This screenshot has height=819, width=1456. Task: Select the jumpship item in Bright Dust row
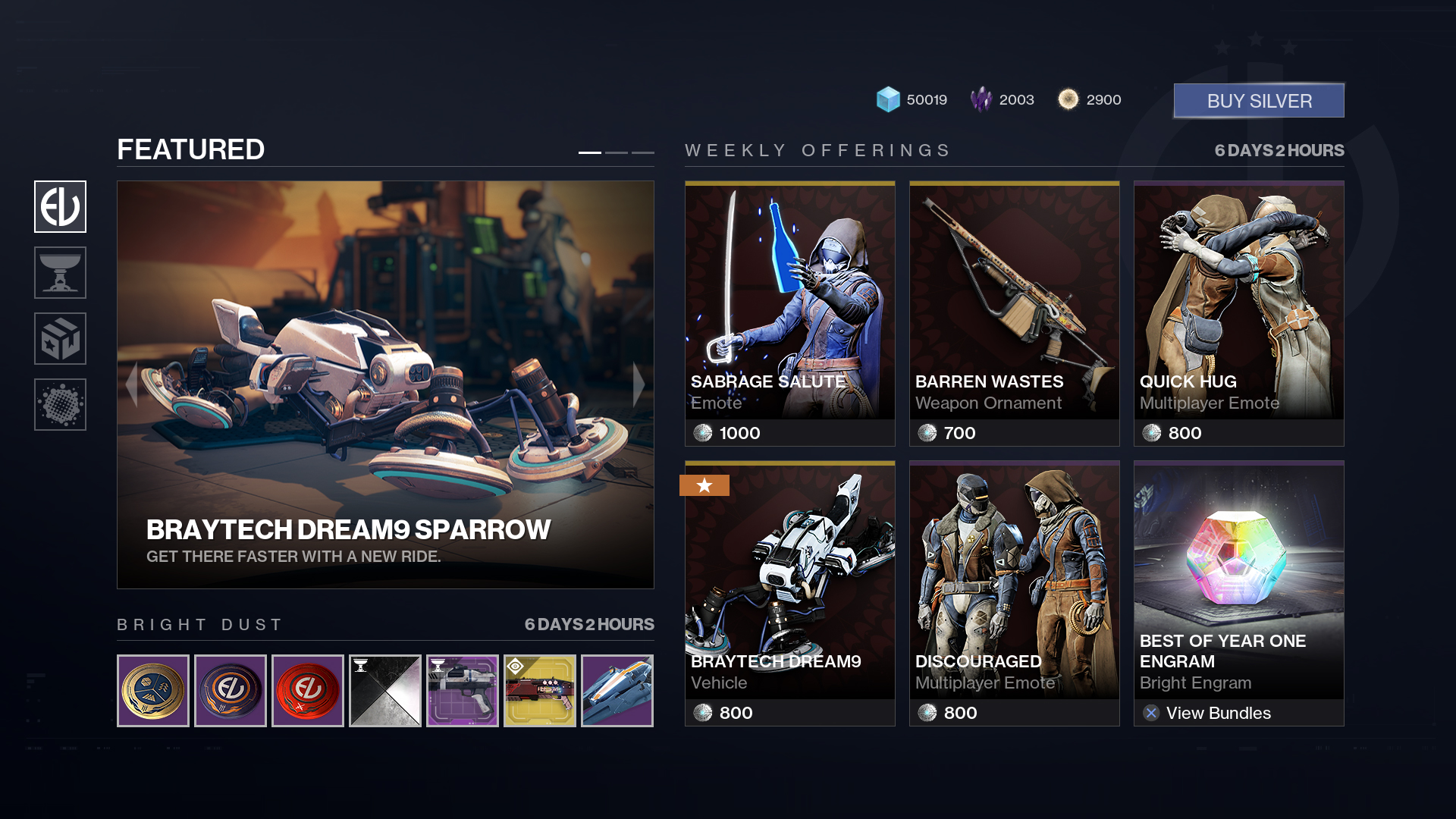point(617,691)
